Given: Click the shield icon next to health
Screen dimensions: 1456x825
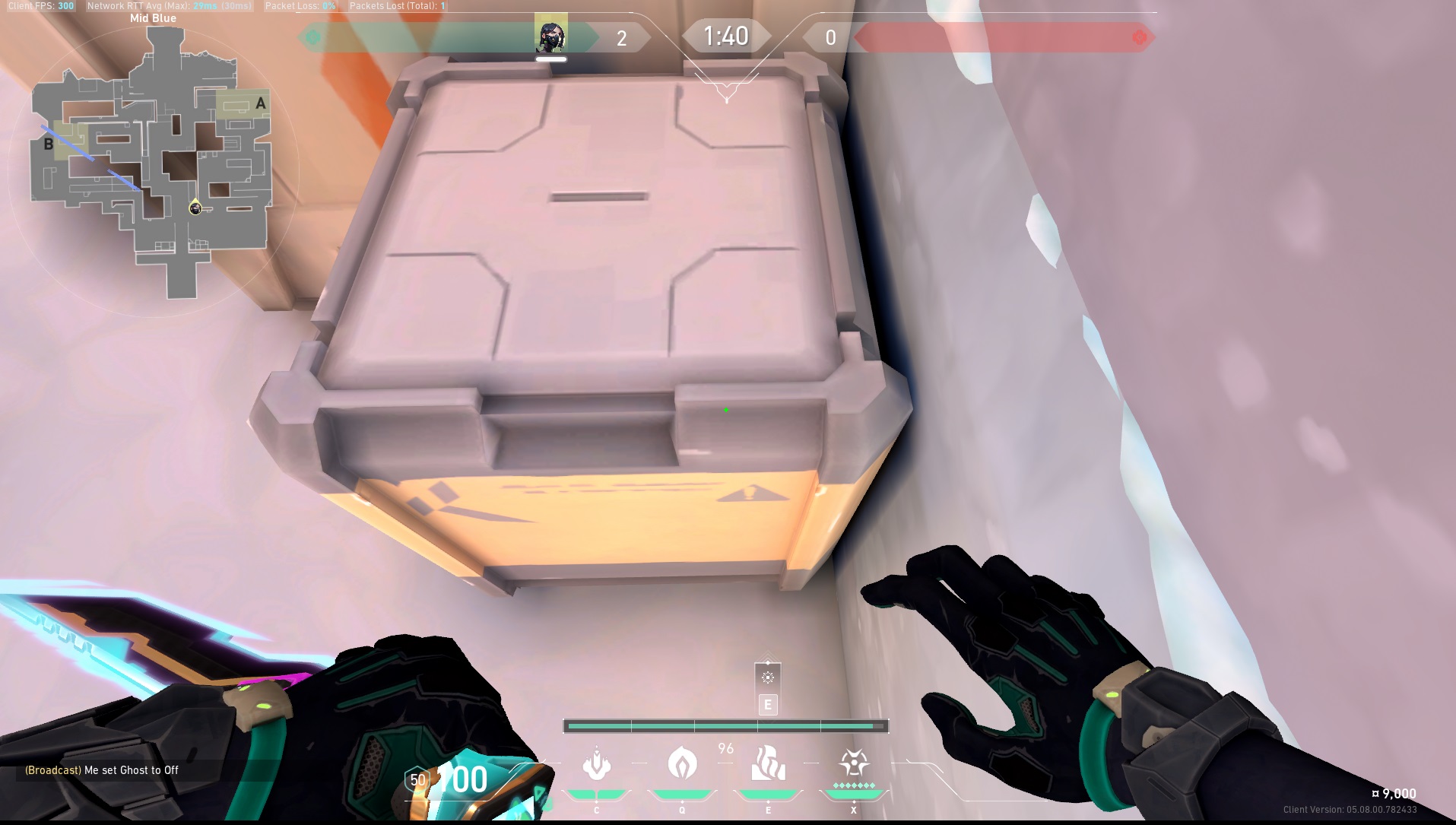Looking at the screenshot, I should (x=416, y=779).
